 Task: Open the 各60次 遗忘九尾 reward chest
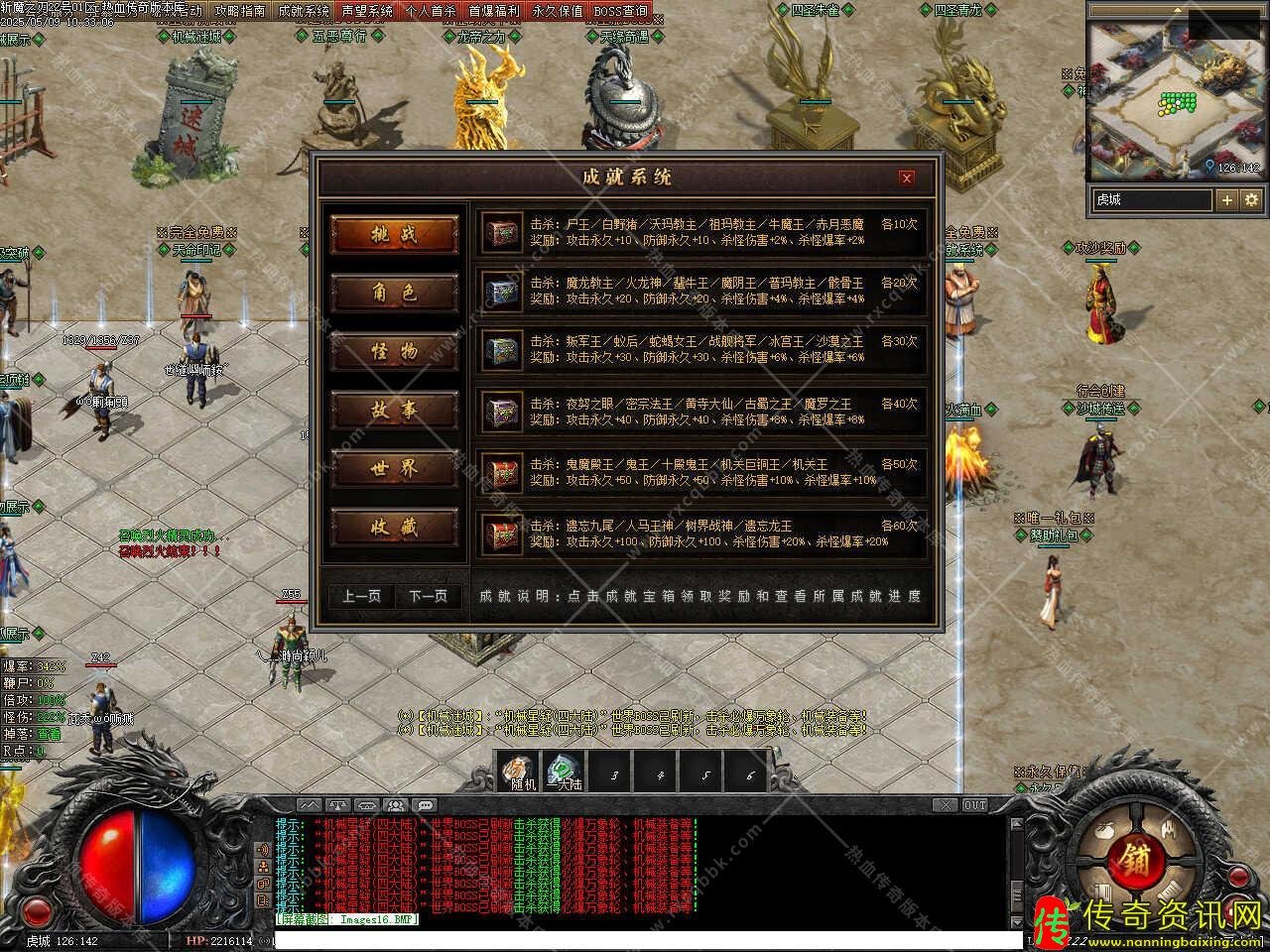click(502, 535)
